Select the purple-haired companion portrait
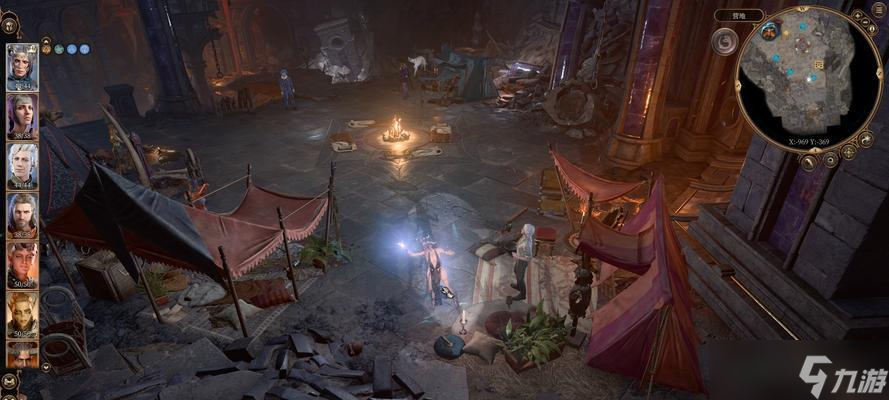The height and width of the screenshot is (400, 889). pyautogui.click(x=21, y=114)
